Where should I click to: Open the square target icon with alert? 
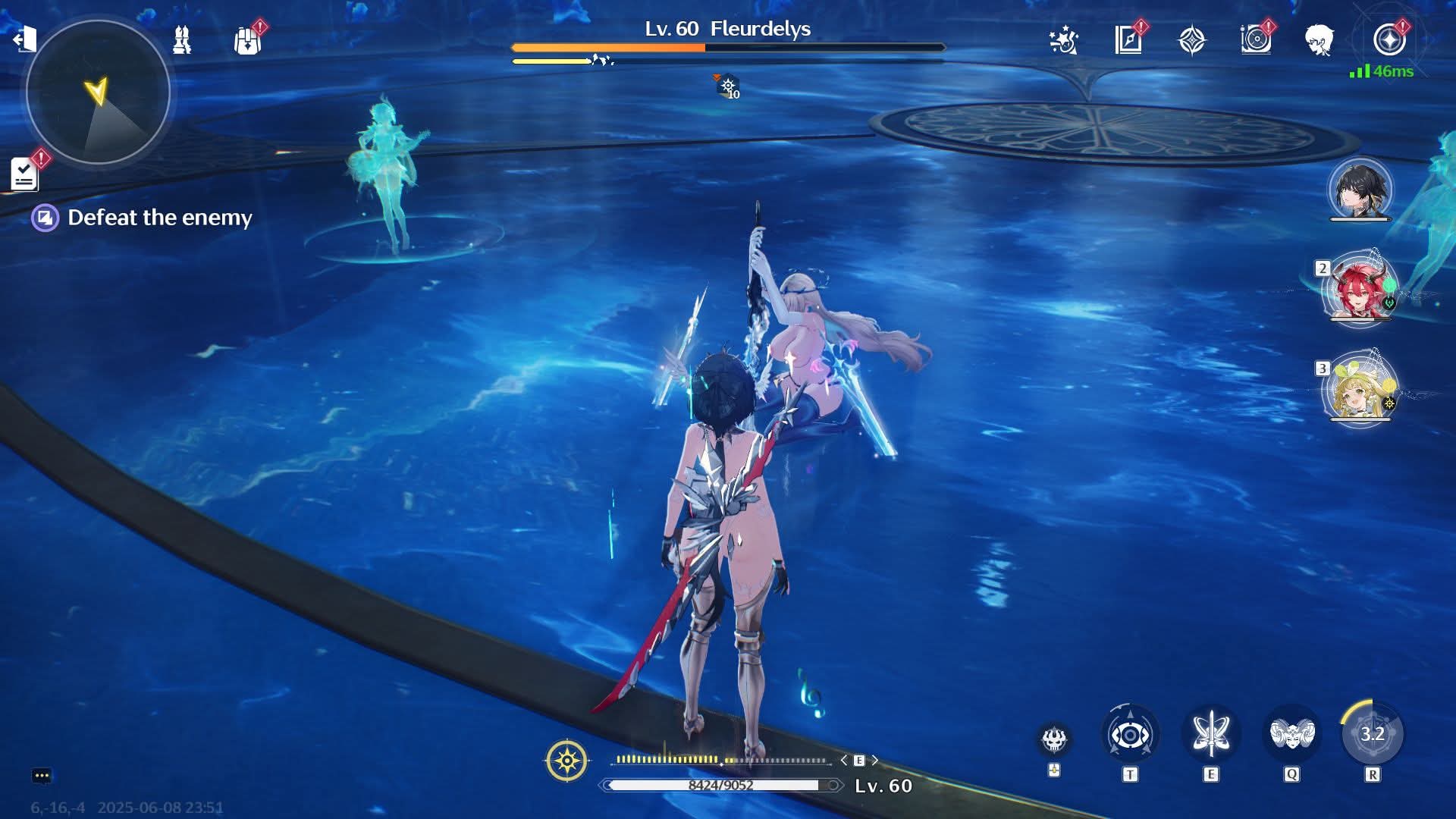[x=1256, y=39]
